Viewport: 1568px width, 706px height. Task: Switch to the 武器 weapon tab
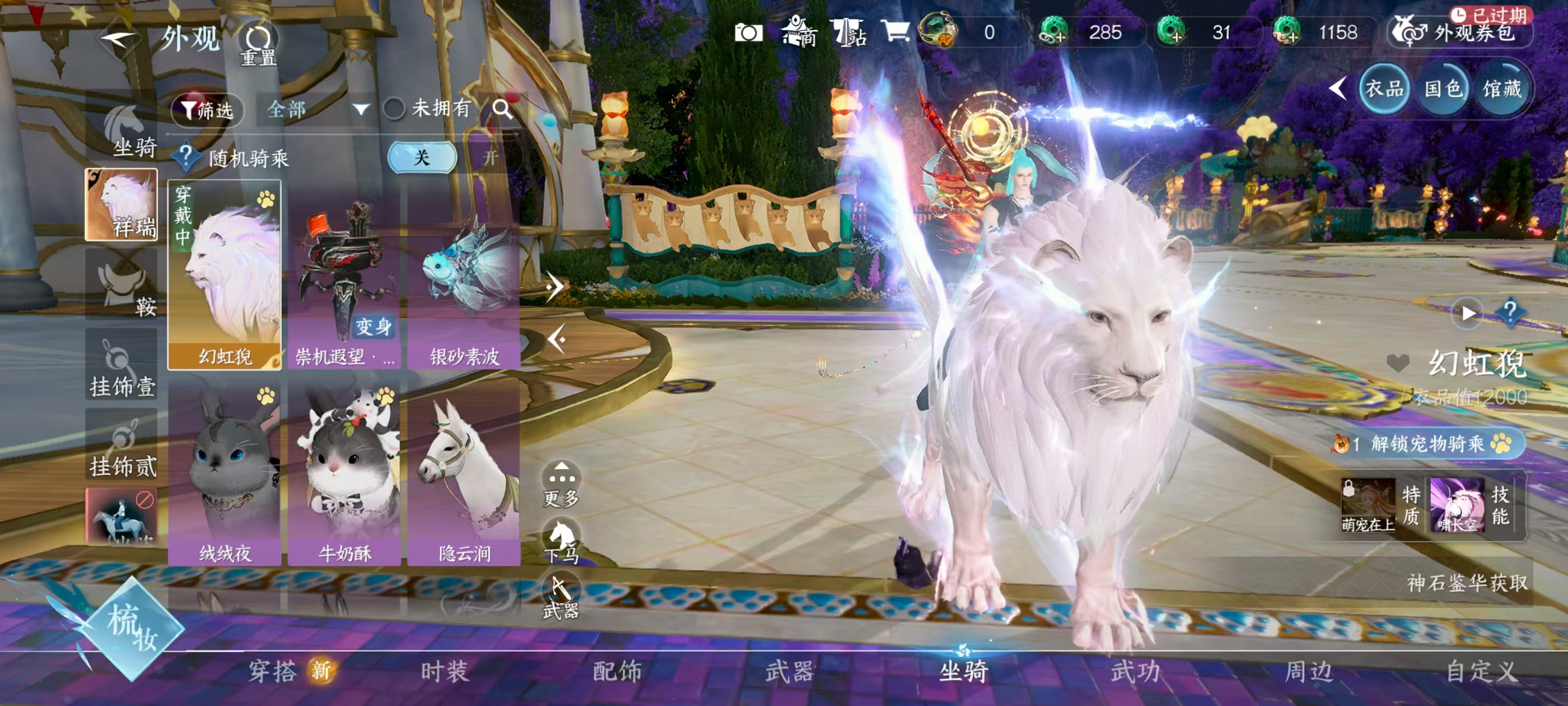pos(790,671)
